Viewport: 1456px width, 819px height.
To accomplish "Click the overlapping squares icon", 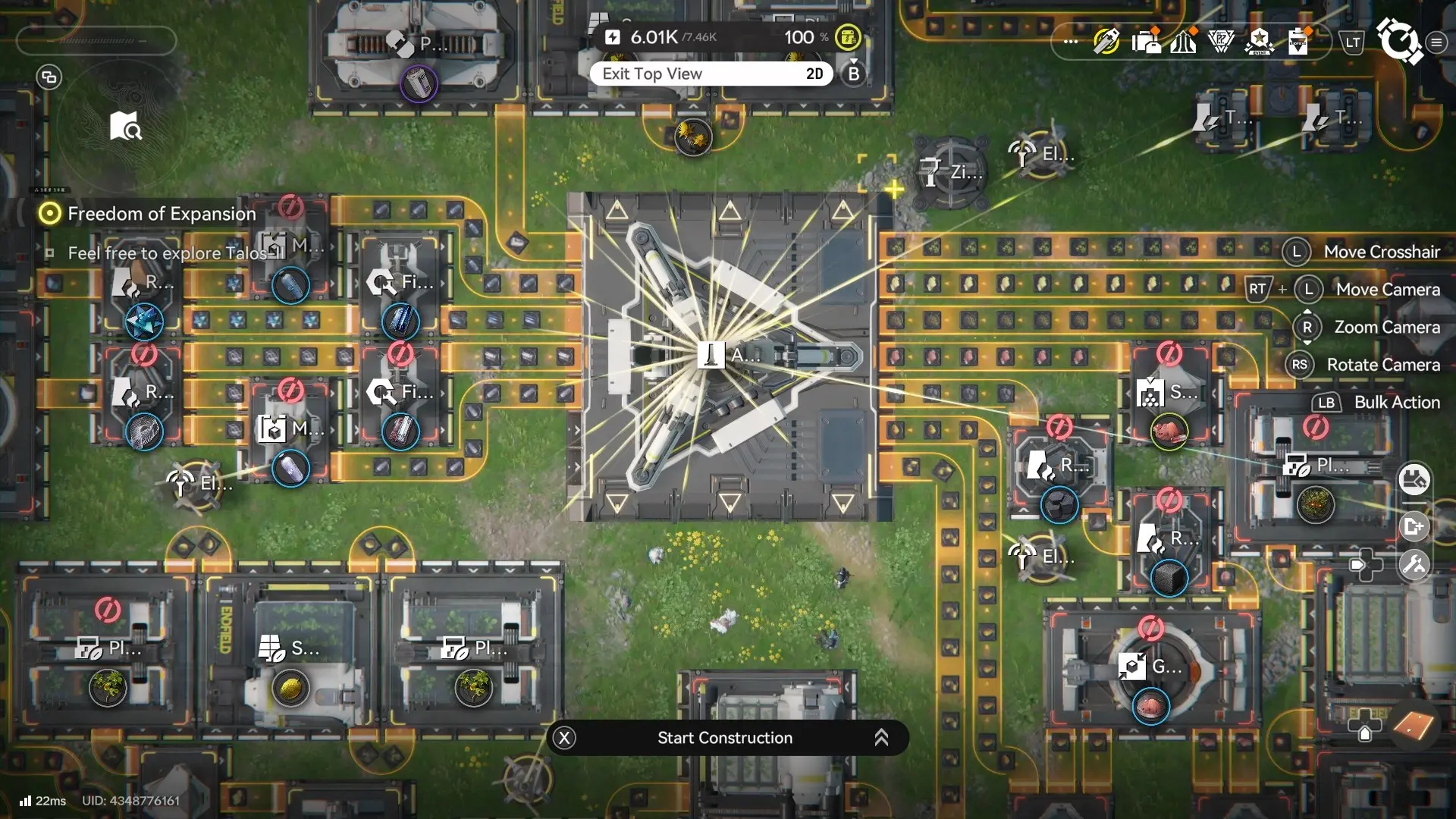I will click(x=49, y=77).
